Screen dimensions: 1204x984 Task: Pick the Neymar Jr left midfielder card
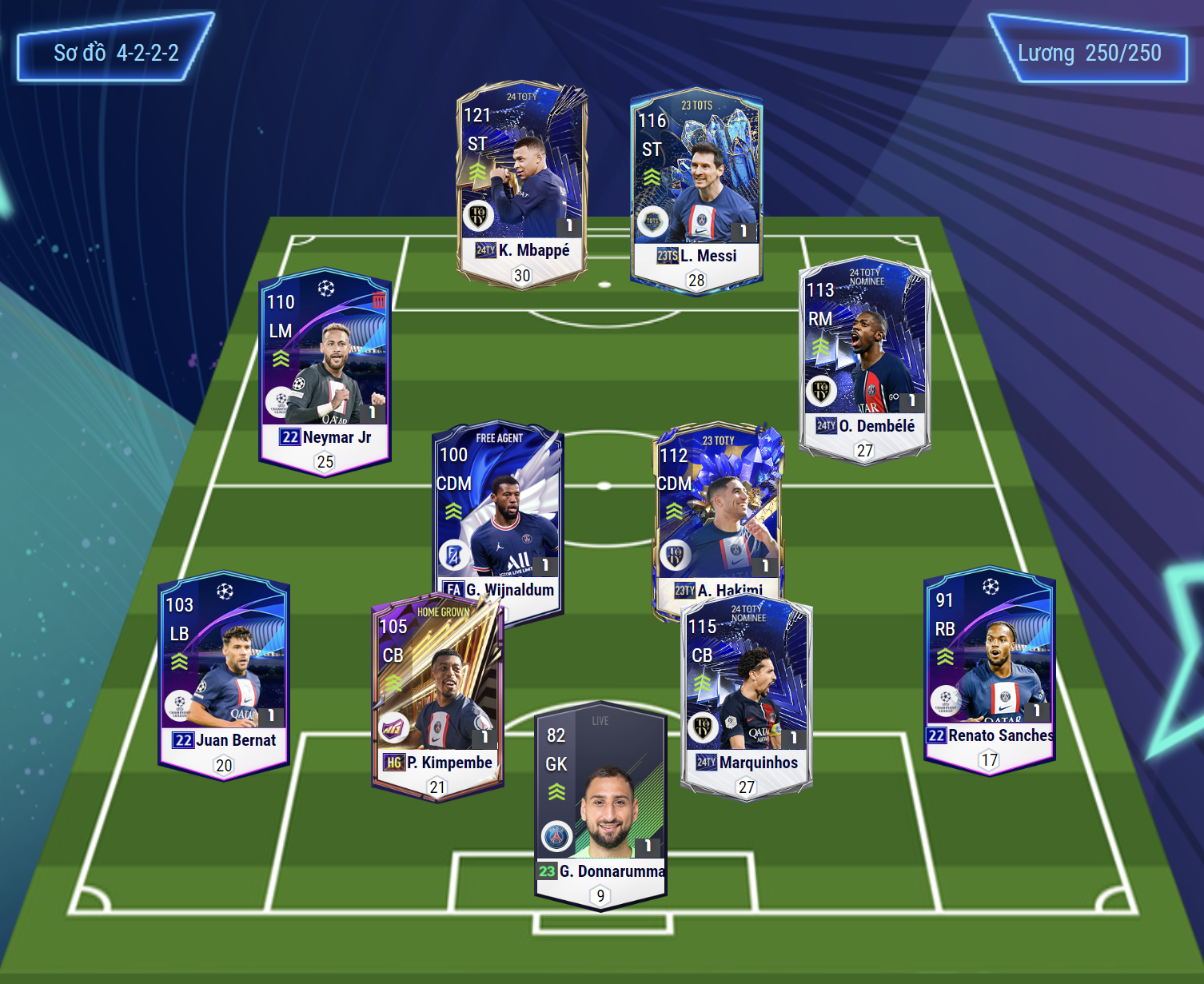pyautogui.click(x=325, y=369)
